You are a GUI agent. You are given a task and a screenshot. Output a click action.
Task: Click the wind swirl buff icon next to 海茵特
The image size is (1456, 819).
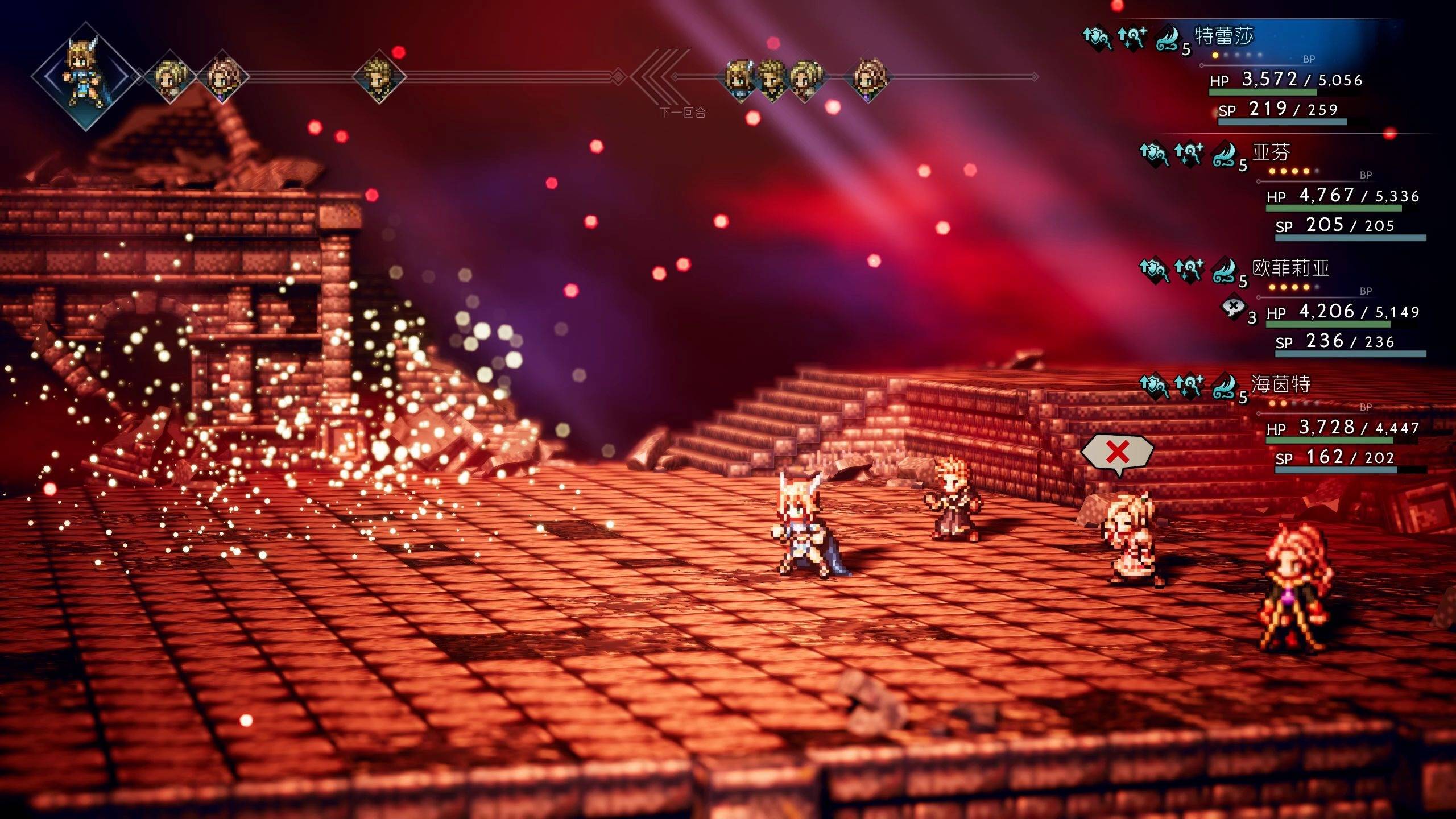1225,387
